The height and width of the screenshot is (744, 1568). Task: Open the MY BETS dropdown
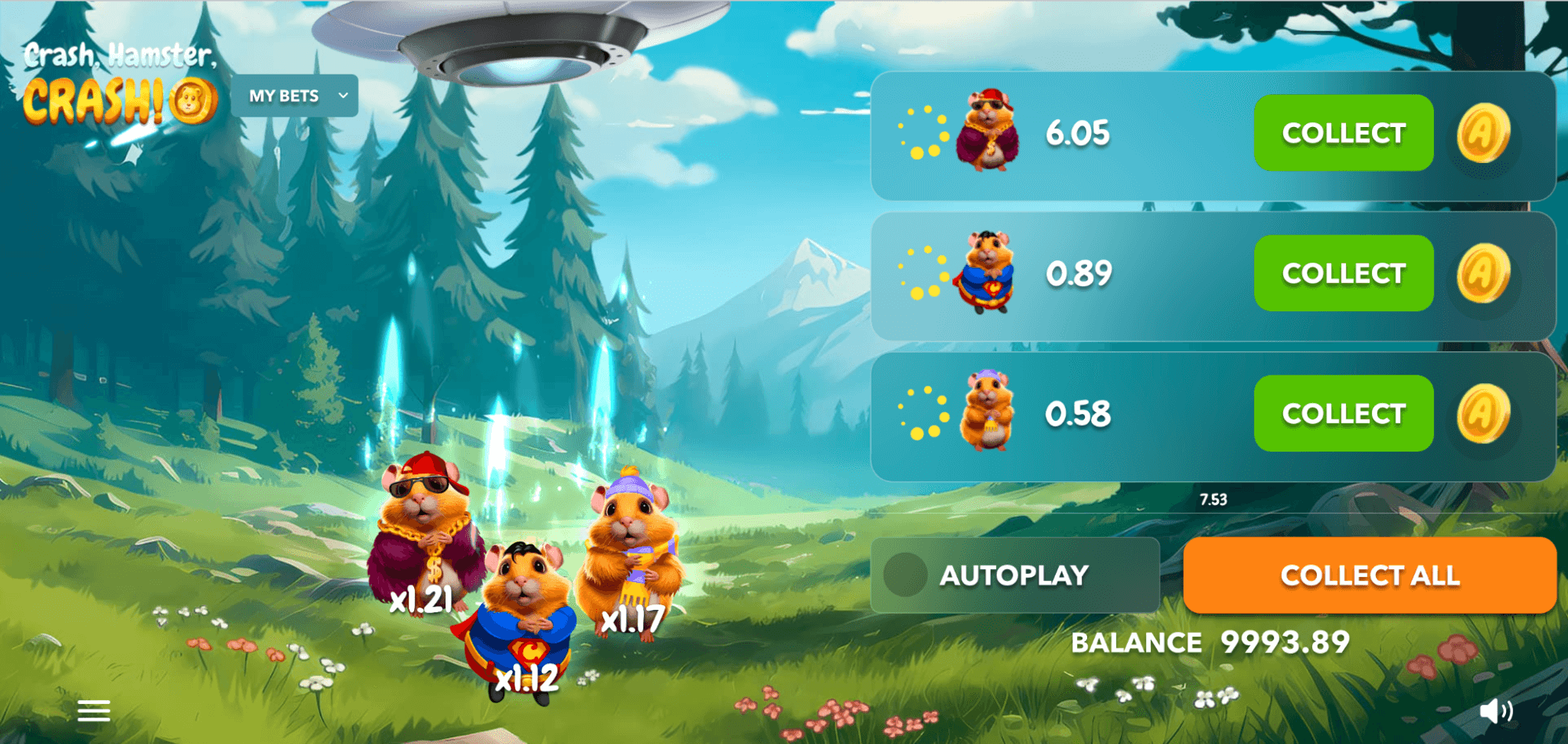(295, 96)
